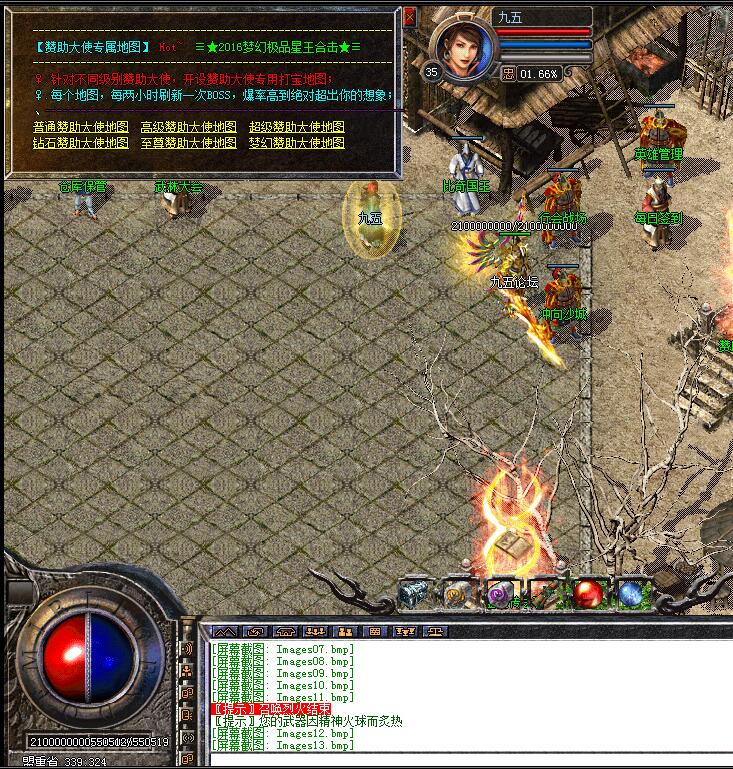733x769 pixels.
Task: Click the chat log message area
Action: point(460,695)
